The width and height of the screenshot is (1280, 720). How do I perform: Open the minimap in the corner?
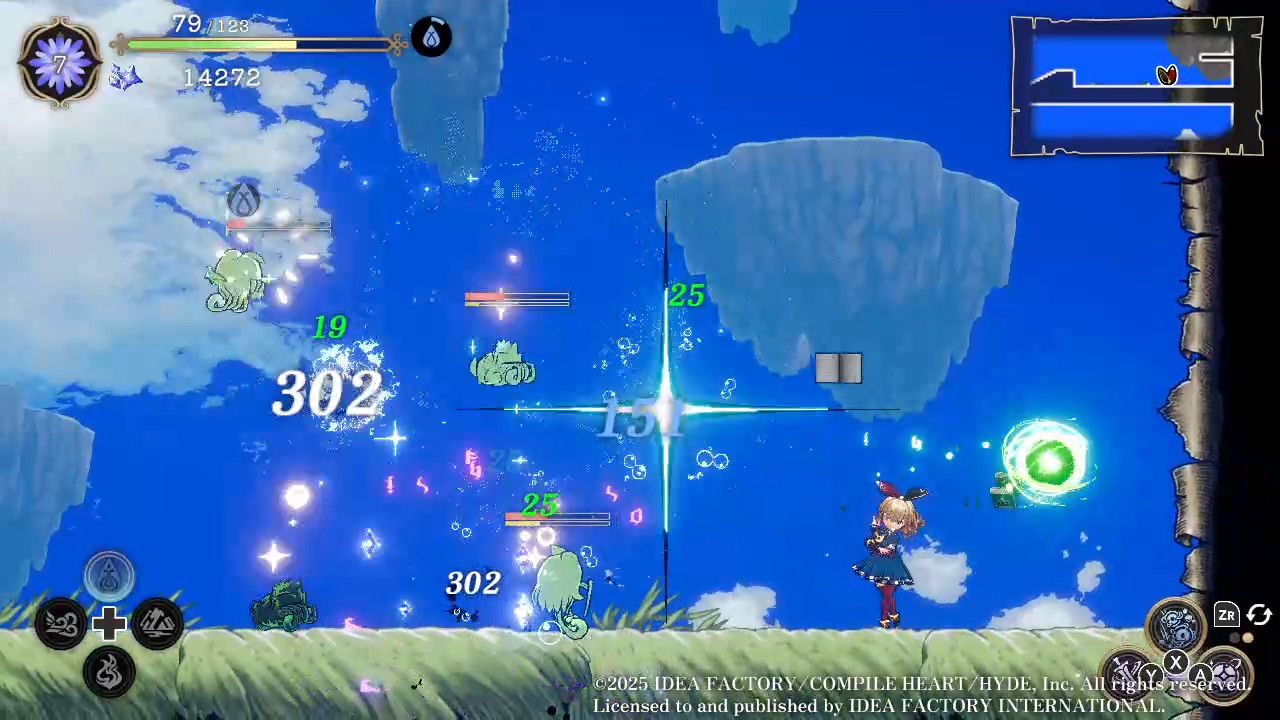tap(1135, 86)
